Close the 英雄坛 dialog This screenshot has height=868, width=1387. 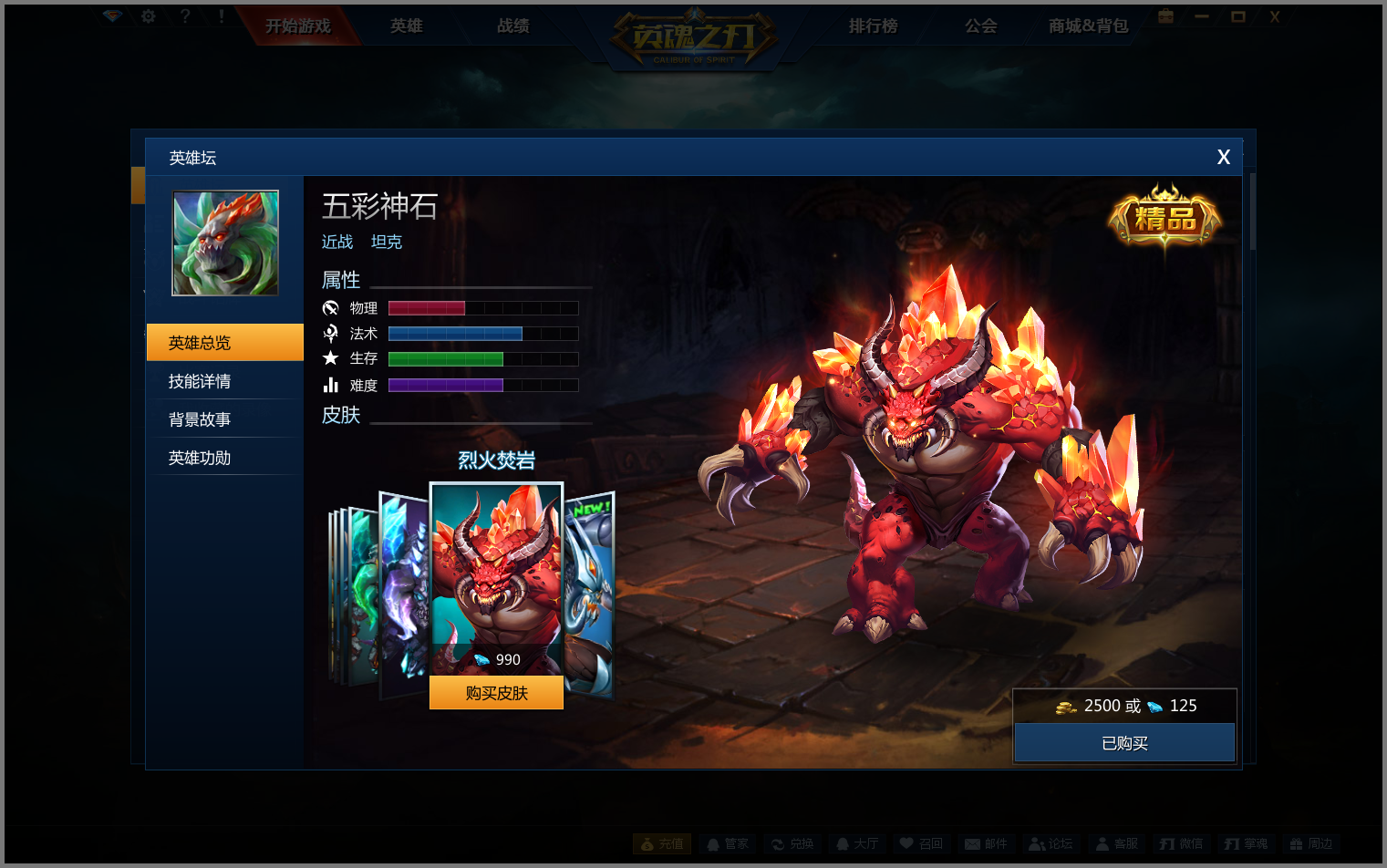(x=1223, y=157)
